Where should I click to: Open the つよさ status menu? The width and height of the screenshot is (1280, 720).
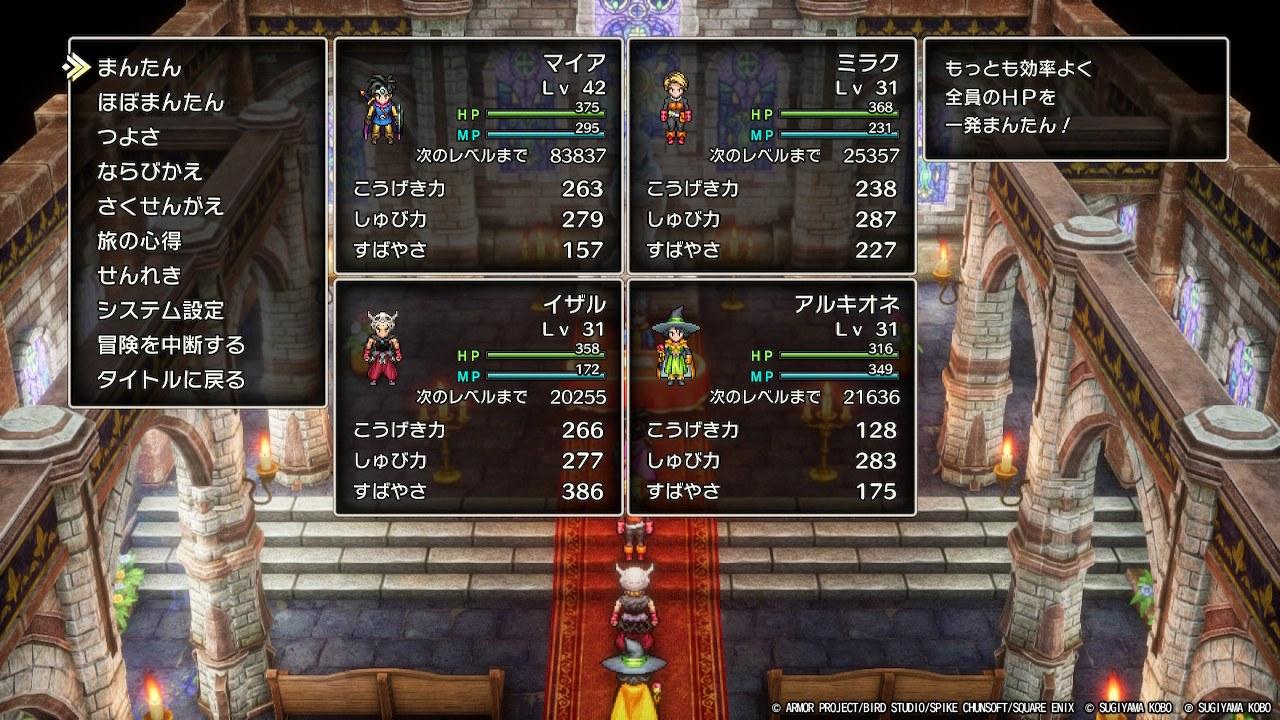pyautogui.click(x=128, y=137)
